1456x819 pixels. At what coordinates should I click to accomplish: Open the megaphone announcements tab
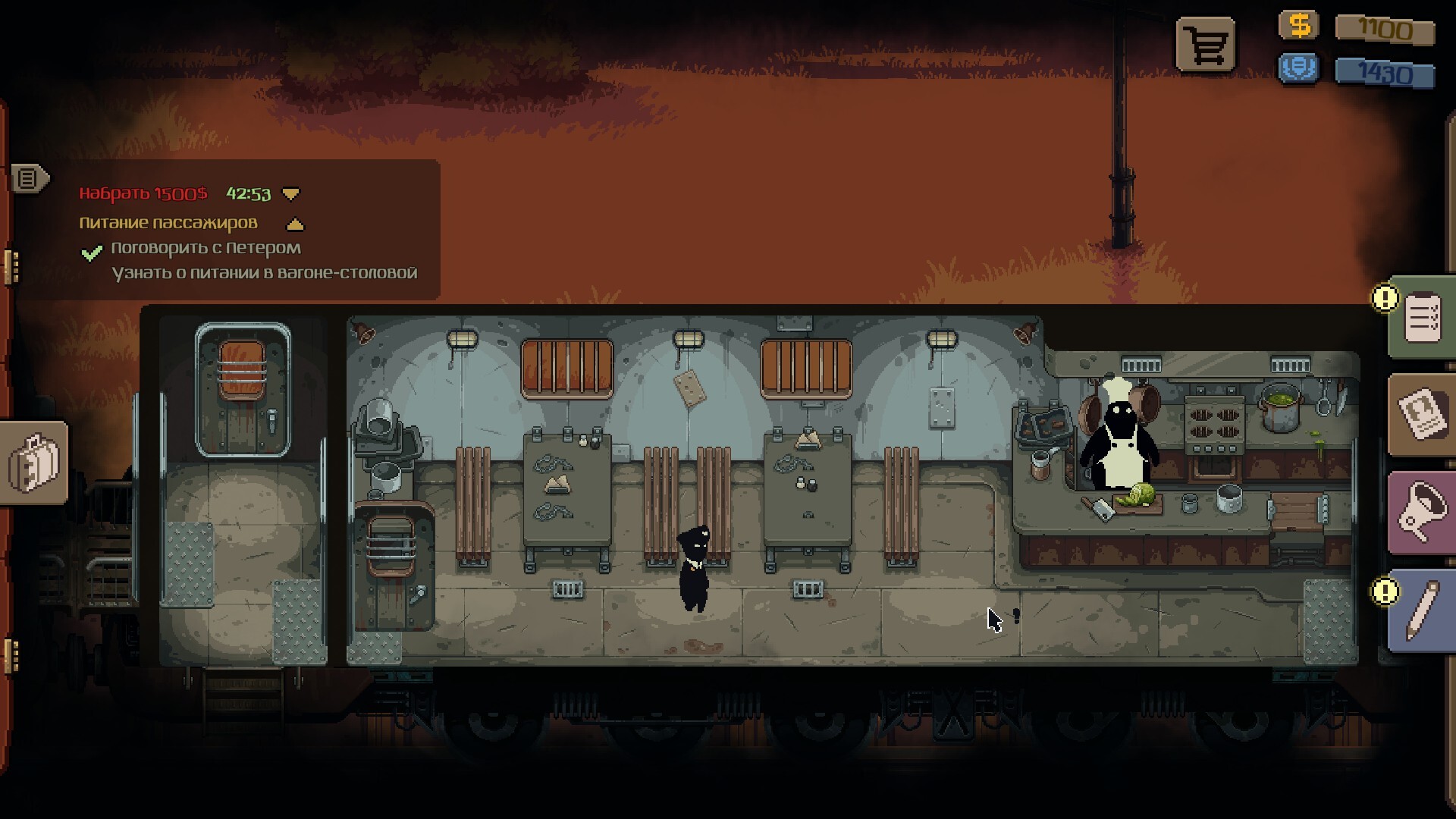point(1422,511)
